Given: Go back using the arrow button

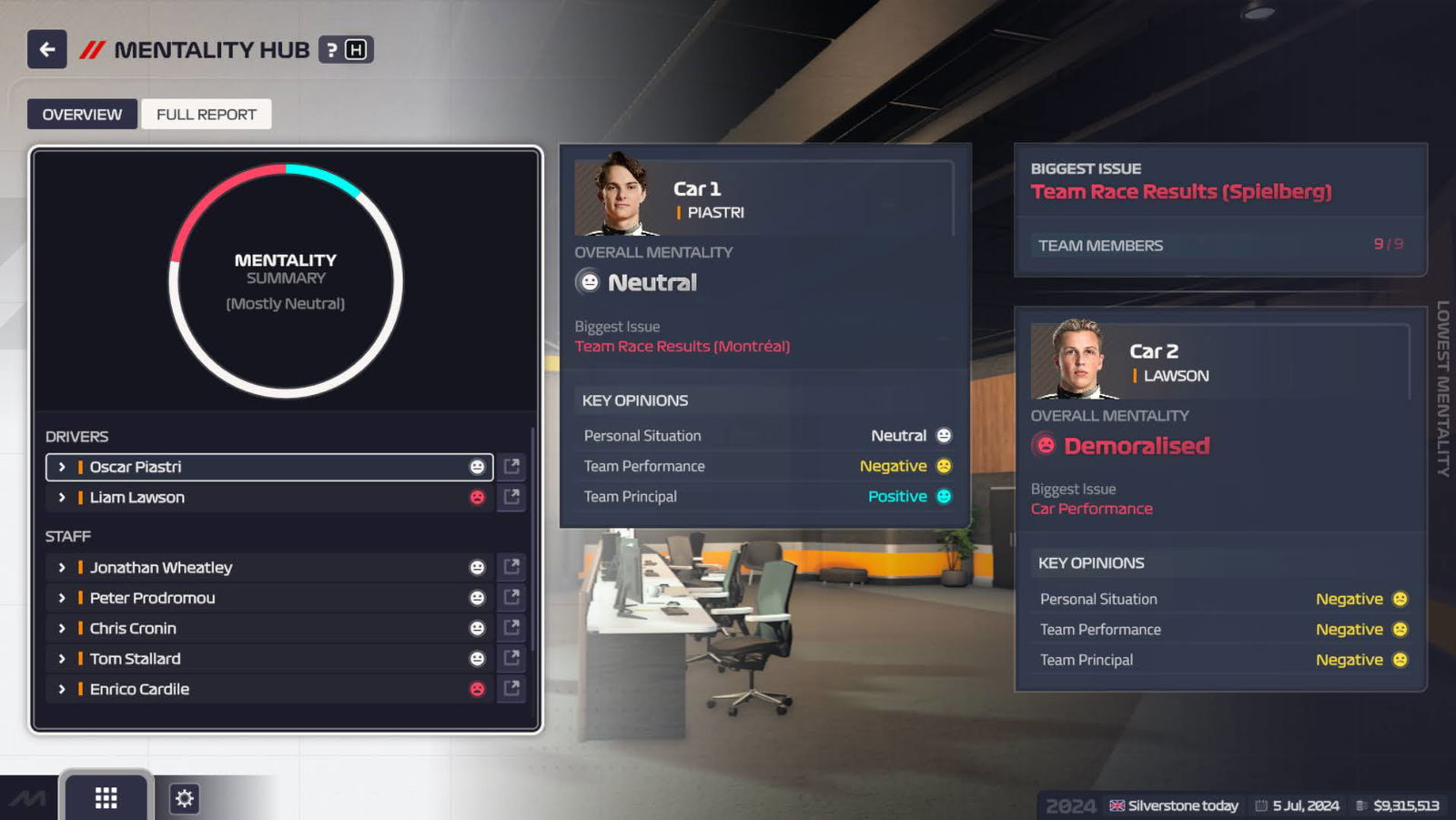Looking at the screenshot, I should 47,50.
